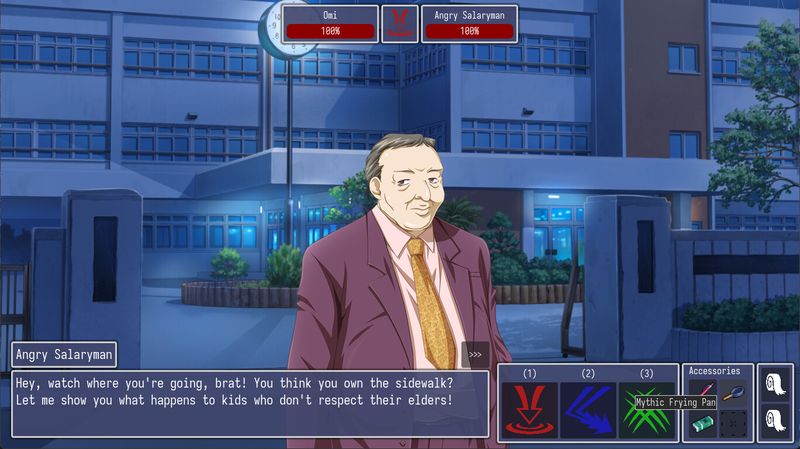Use the lower toilet paper roll item

(777, 420)
